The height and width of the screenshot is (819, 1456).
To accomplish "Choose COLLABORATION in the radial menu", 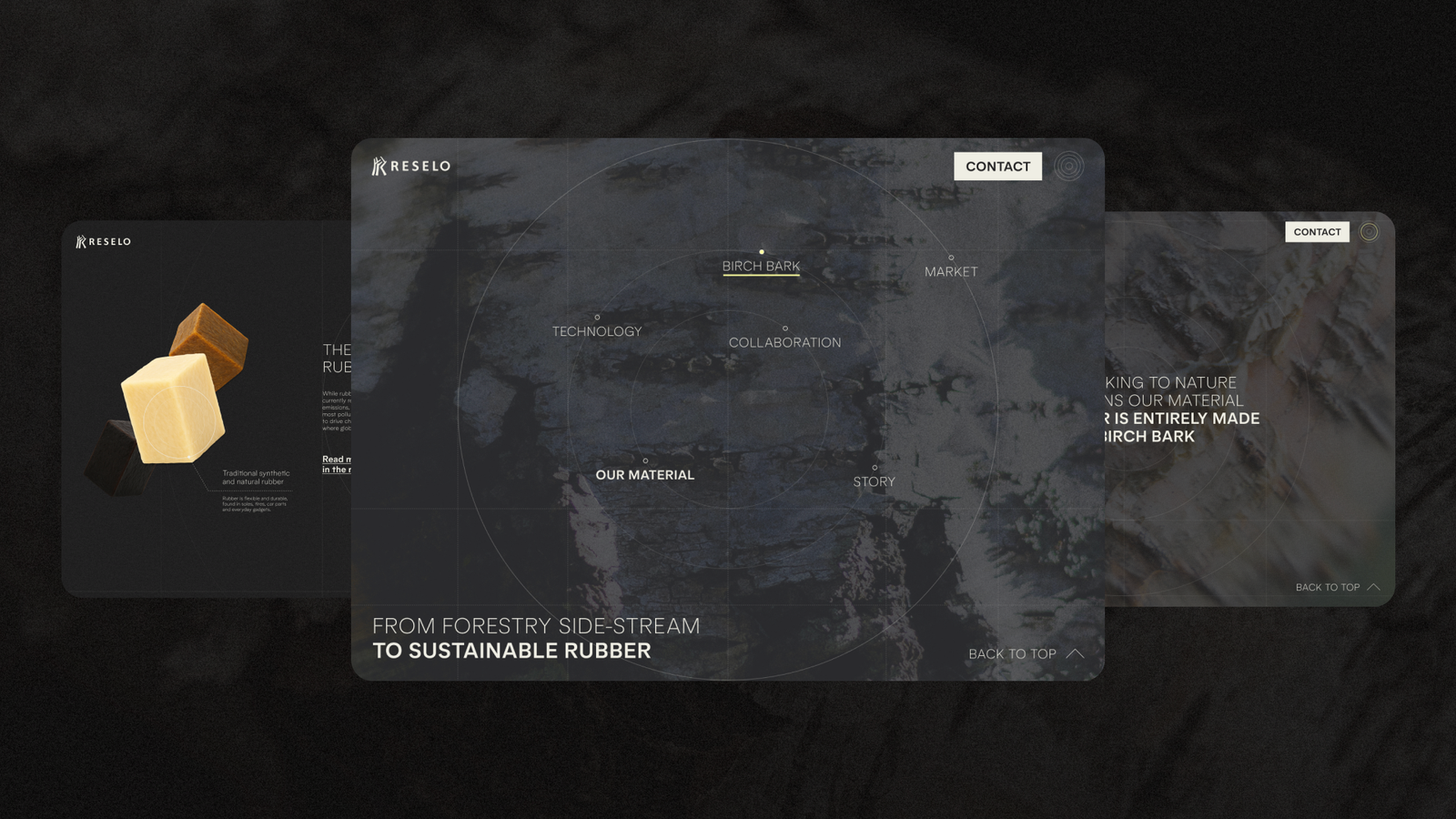I will coord(784,342).
